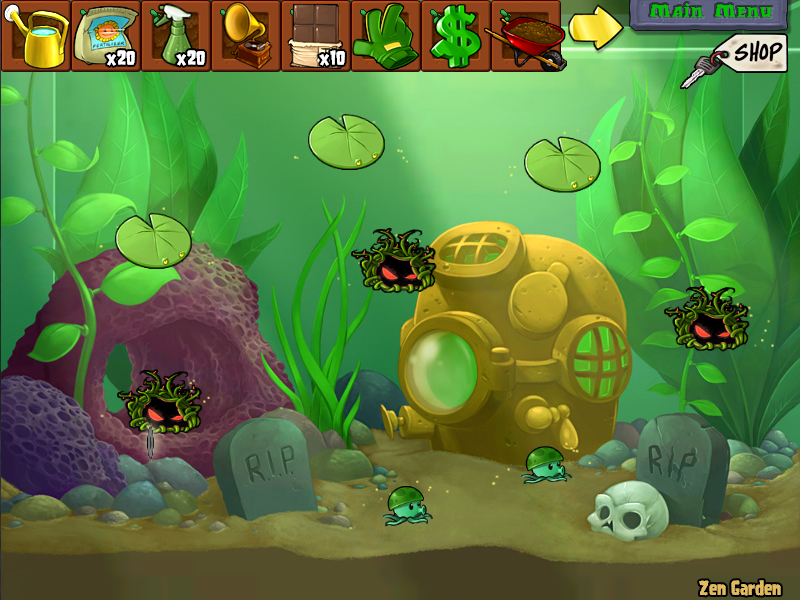Activate the dollar sign sell tool

(x=455, y=36)
